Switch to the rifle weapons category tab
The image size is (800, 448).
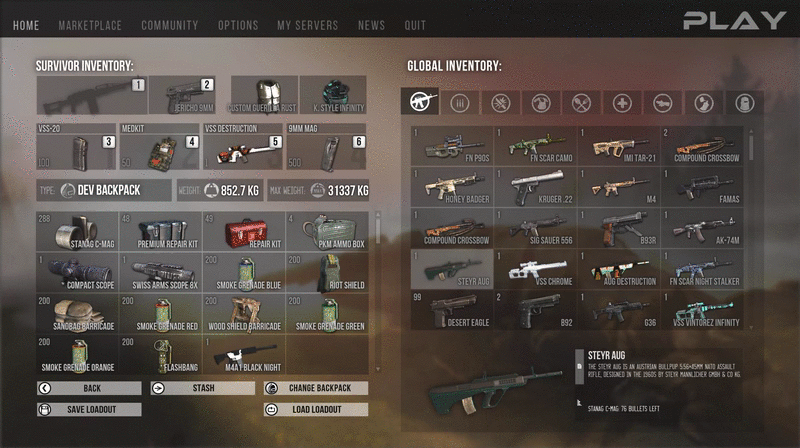point(420,101)
